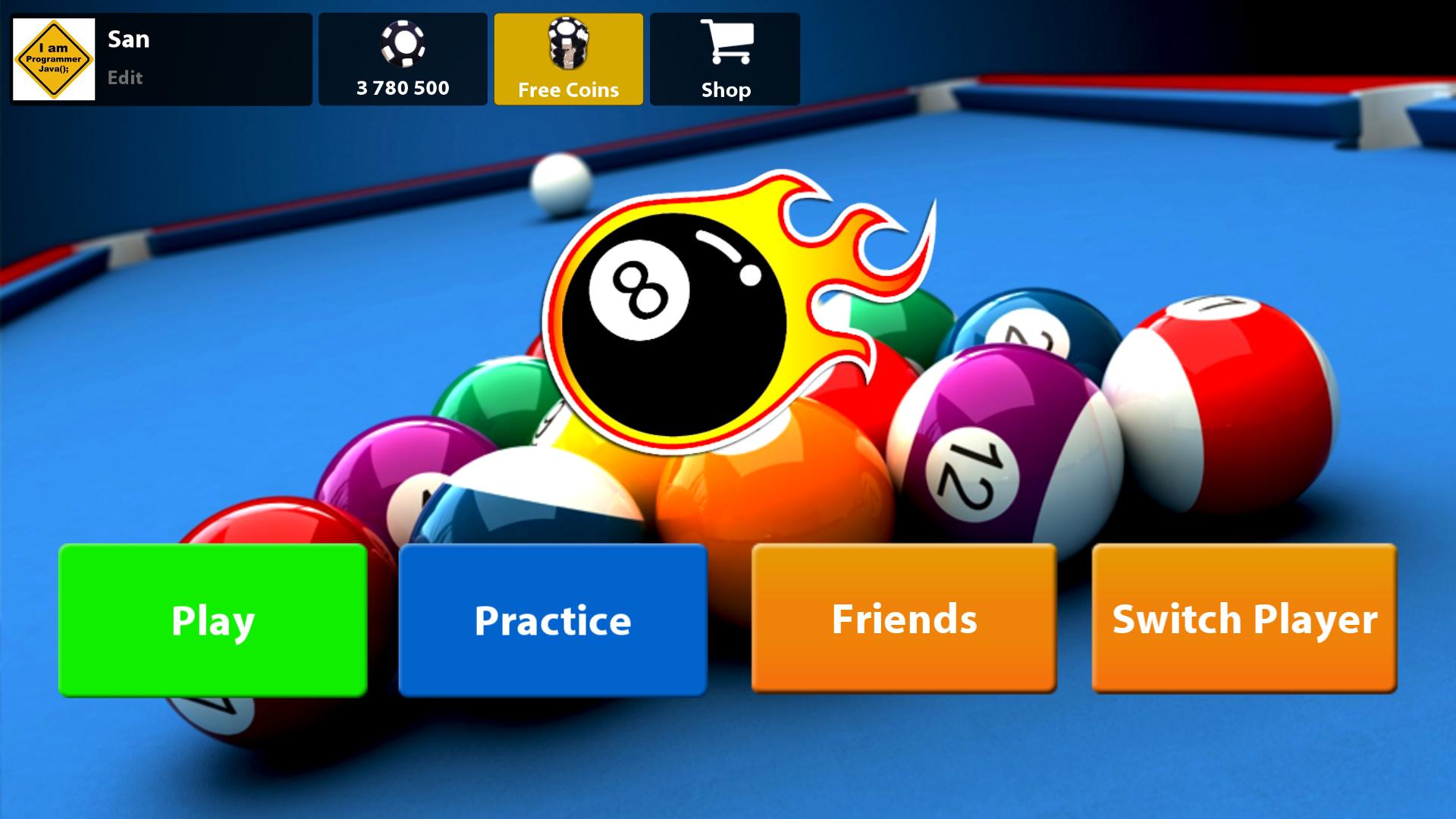The height and width of the screenshot is (819, 1456).
Task: Tap the shopping cart to browse items
Action: [x=726, y=43]
